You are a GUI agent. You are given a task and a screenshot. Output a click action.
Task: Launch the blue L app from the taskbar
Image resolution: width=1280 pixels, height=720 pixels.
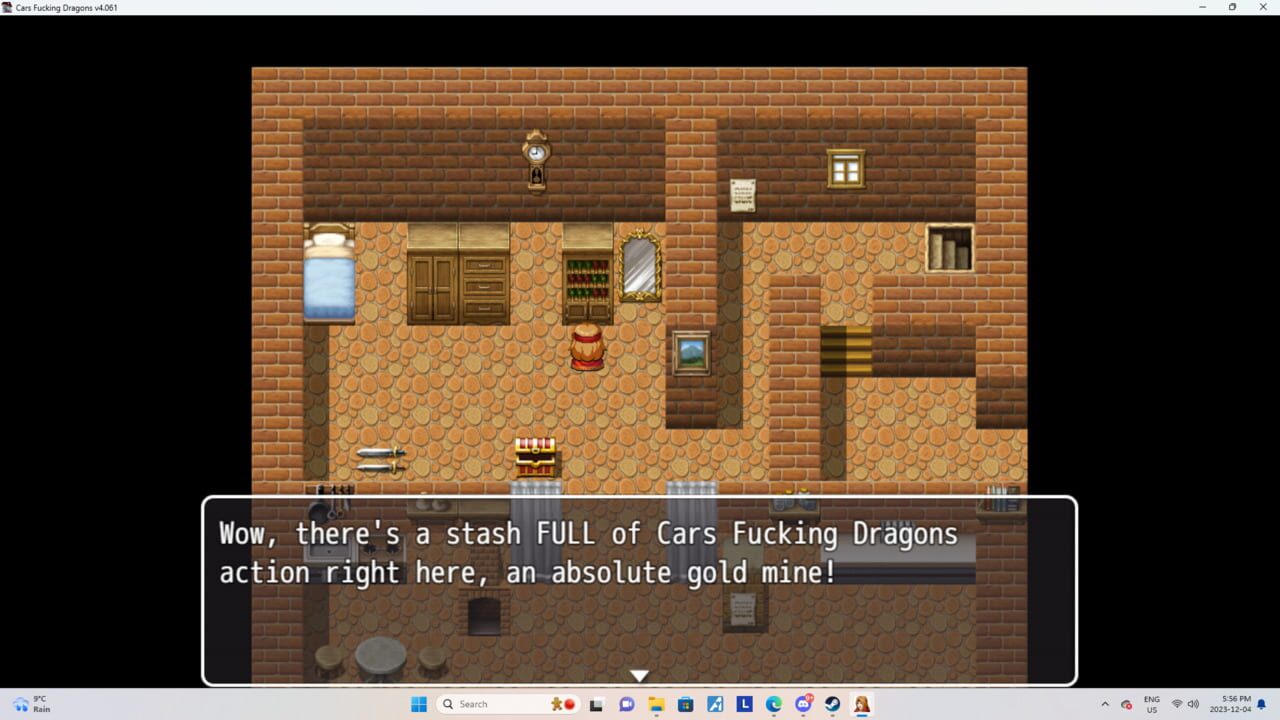click(x=745, y=703)
